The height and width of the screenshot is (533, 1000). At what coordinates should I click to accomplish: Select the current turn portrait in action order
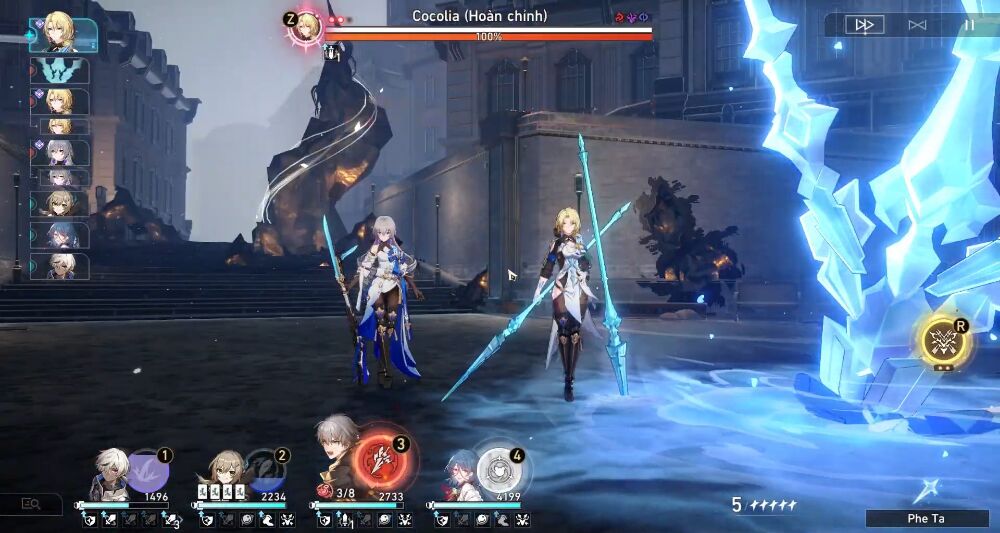click(63, 33)
